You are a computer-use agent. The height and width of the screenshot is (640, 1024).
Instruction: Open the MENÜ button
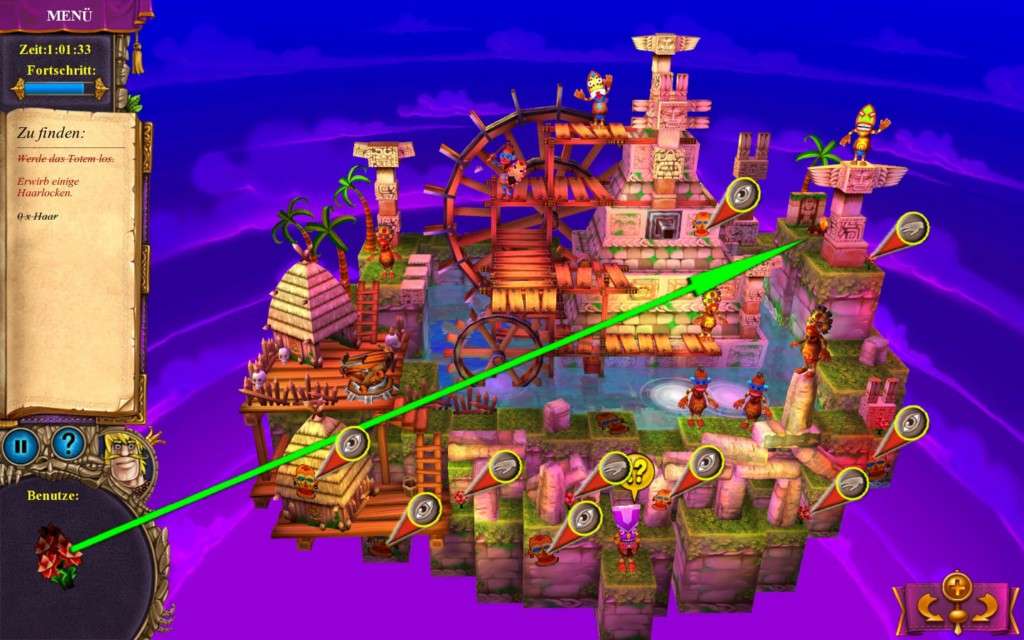[x=69, y=15]
